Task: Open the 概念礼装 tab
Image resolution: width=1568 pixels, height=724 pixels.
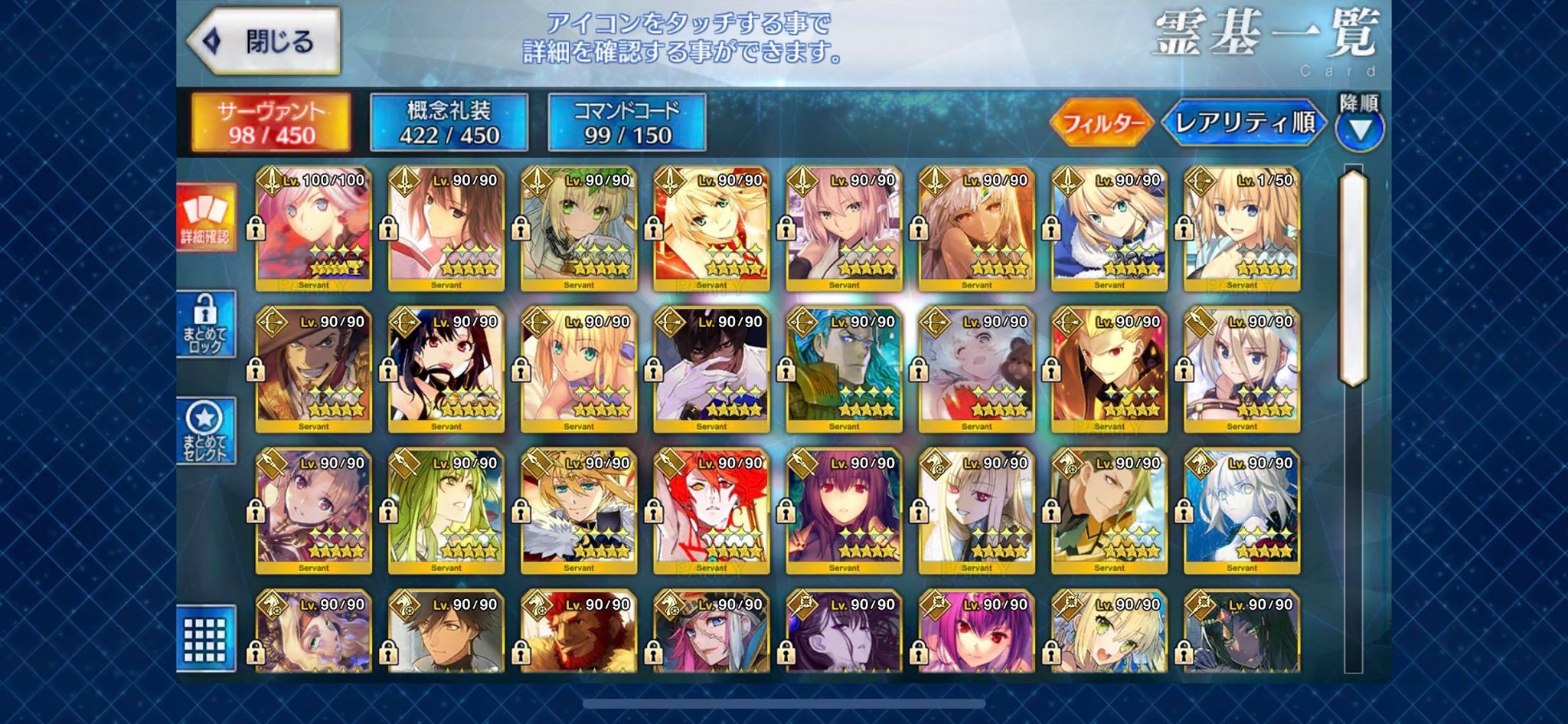Action: 449,123
